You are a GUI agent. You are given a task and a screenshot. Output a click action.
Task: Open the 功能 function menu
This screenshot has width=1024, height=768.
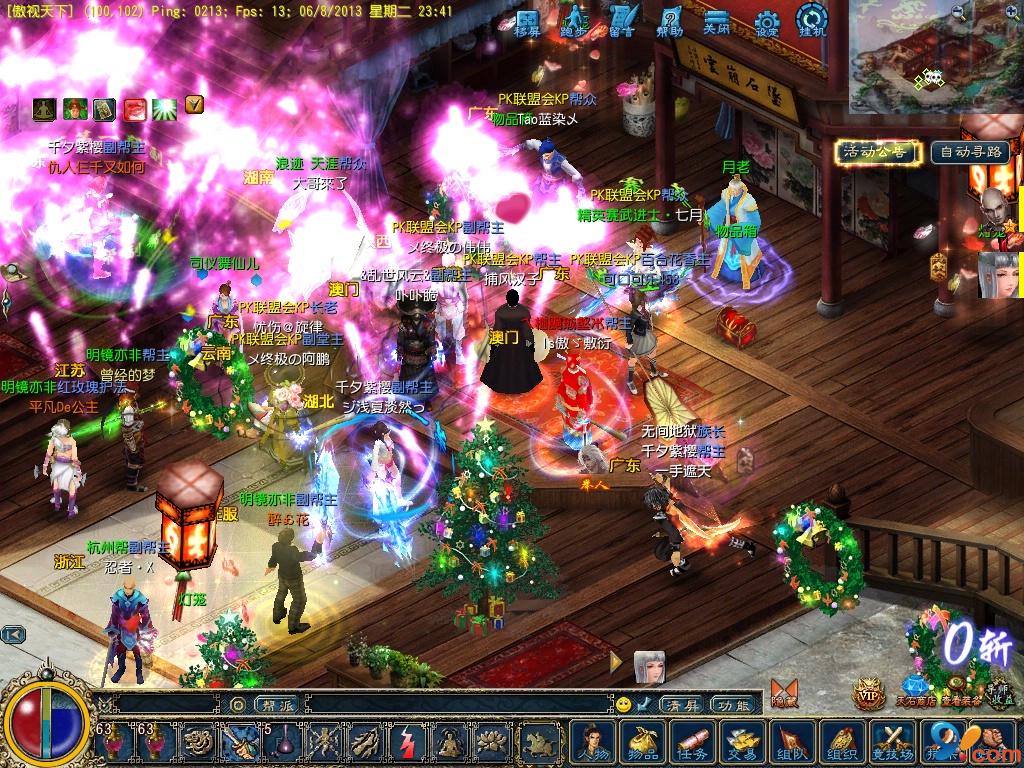pyautogui.click(x=733, y=704)
